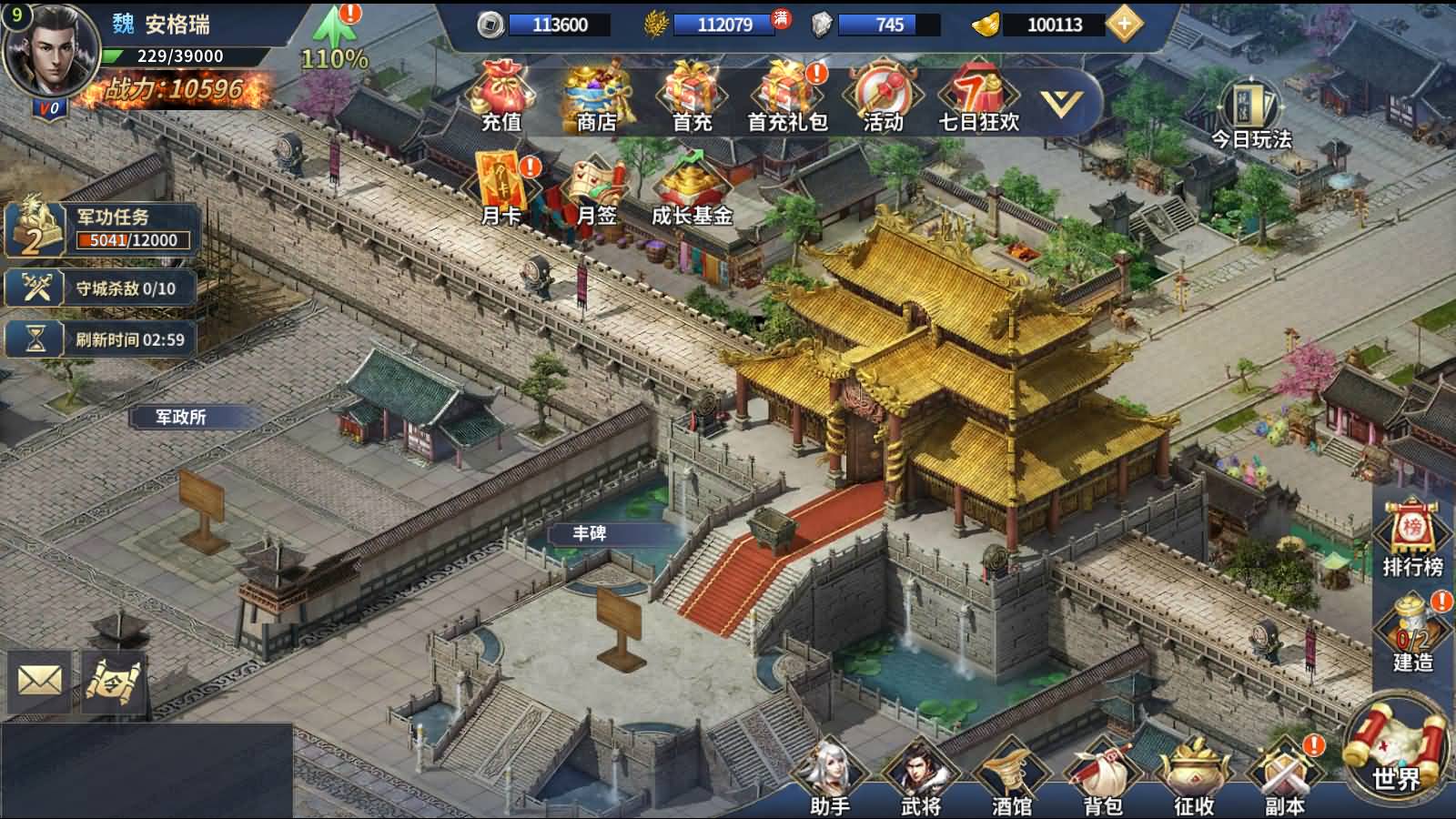Open the mail envelope inbox

pos(40,681)
